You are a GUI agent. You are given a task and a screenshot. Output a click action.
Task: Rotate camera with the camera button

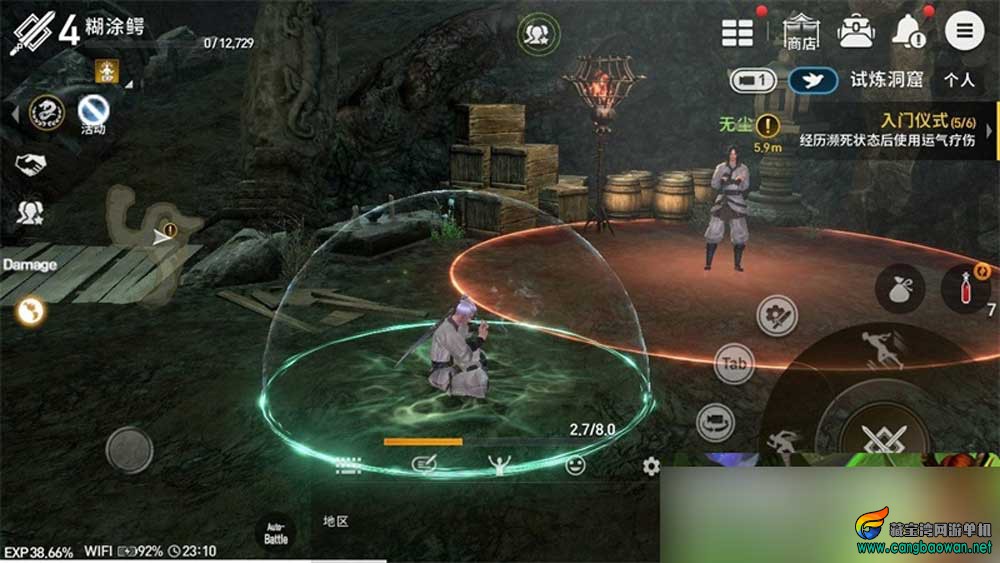coord(715,421)
